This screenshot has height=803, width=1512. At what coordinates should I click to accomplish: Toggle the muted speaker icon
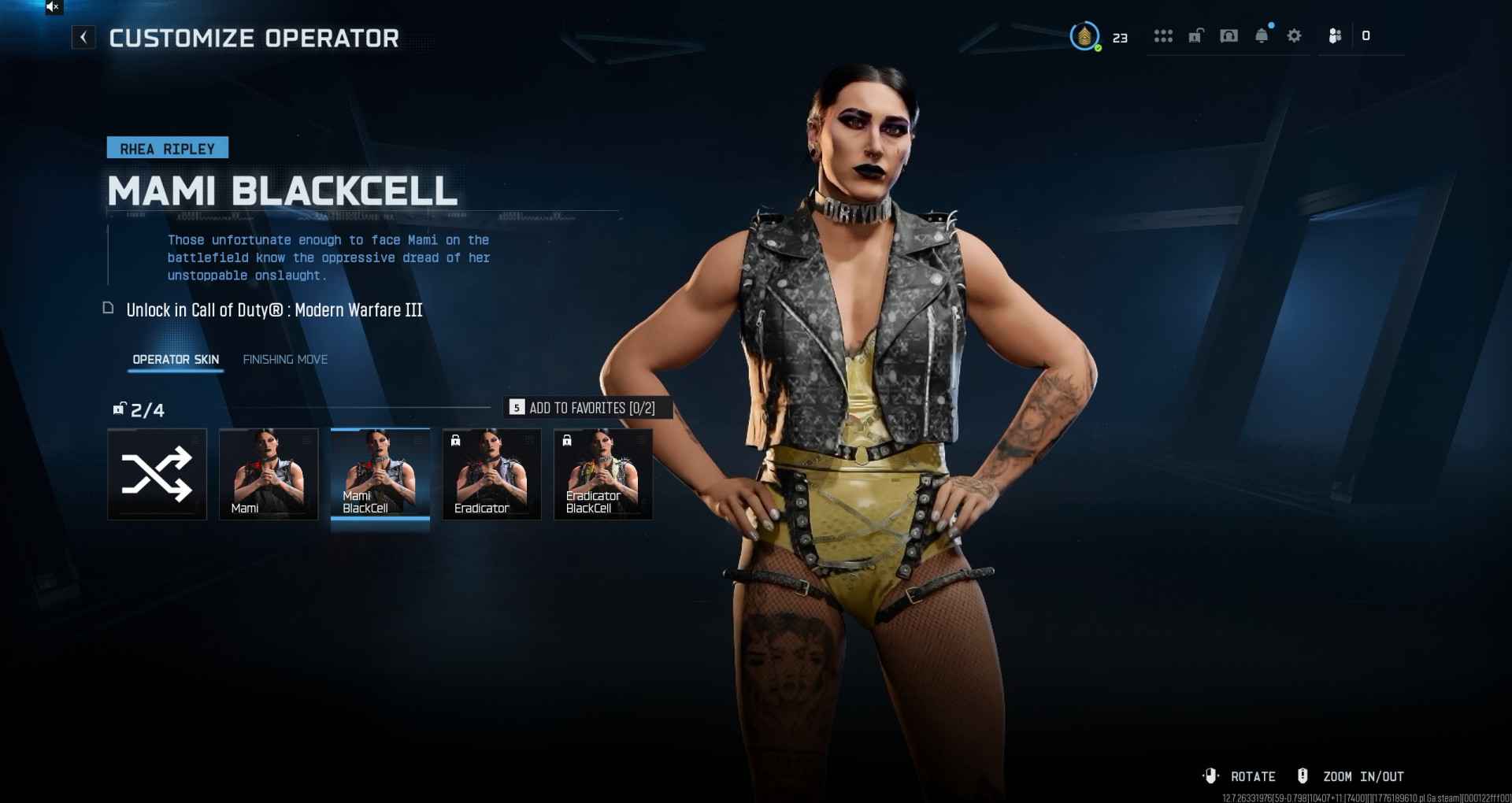[53, 7]
